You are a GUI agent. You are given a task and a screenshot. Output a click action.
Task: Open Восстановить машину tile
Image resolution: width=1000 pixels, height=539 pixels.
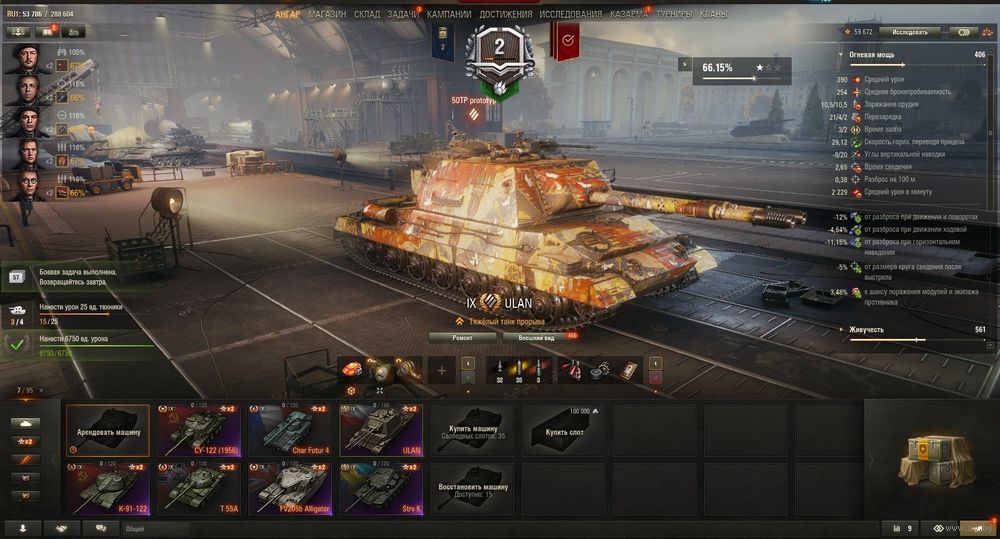coord(471,488)
